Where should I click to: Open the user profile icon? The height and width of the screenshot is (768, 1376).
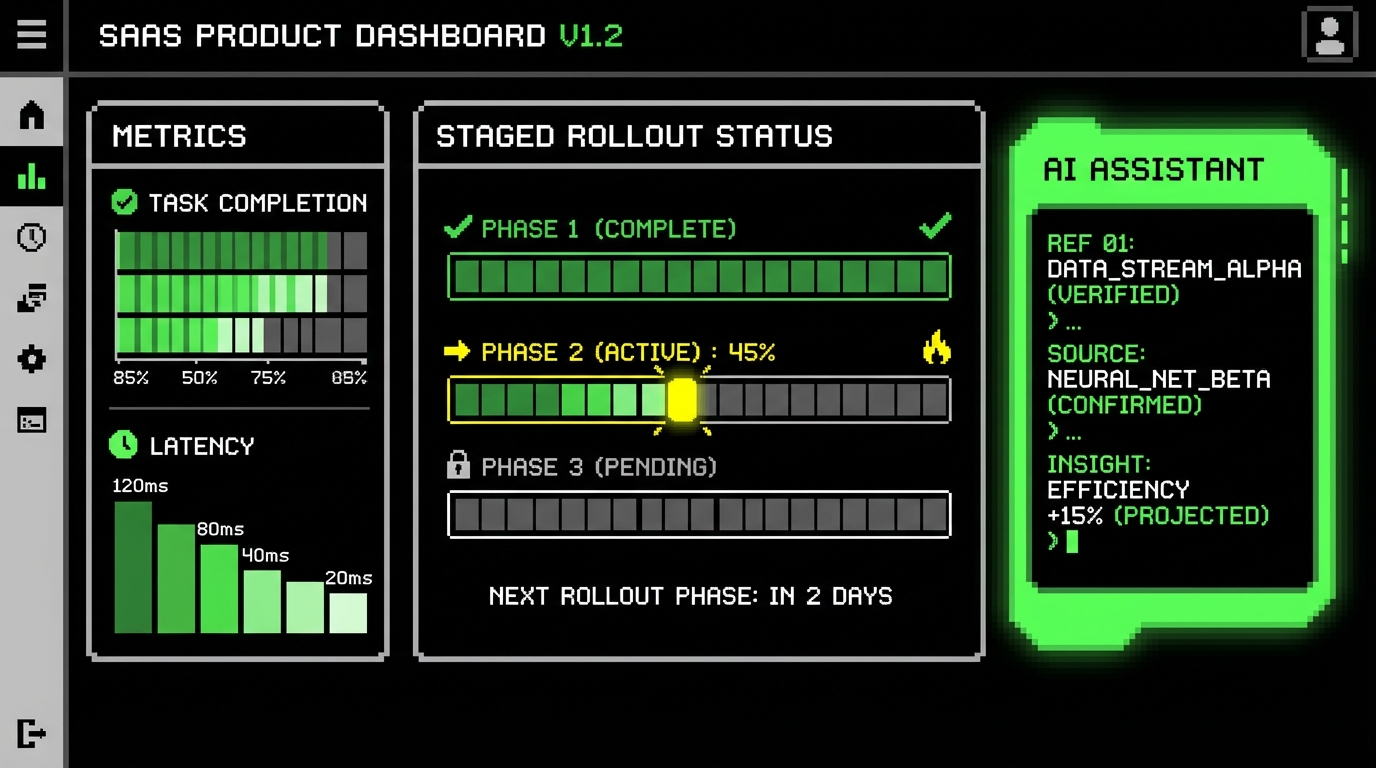point(1329,36)
